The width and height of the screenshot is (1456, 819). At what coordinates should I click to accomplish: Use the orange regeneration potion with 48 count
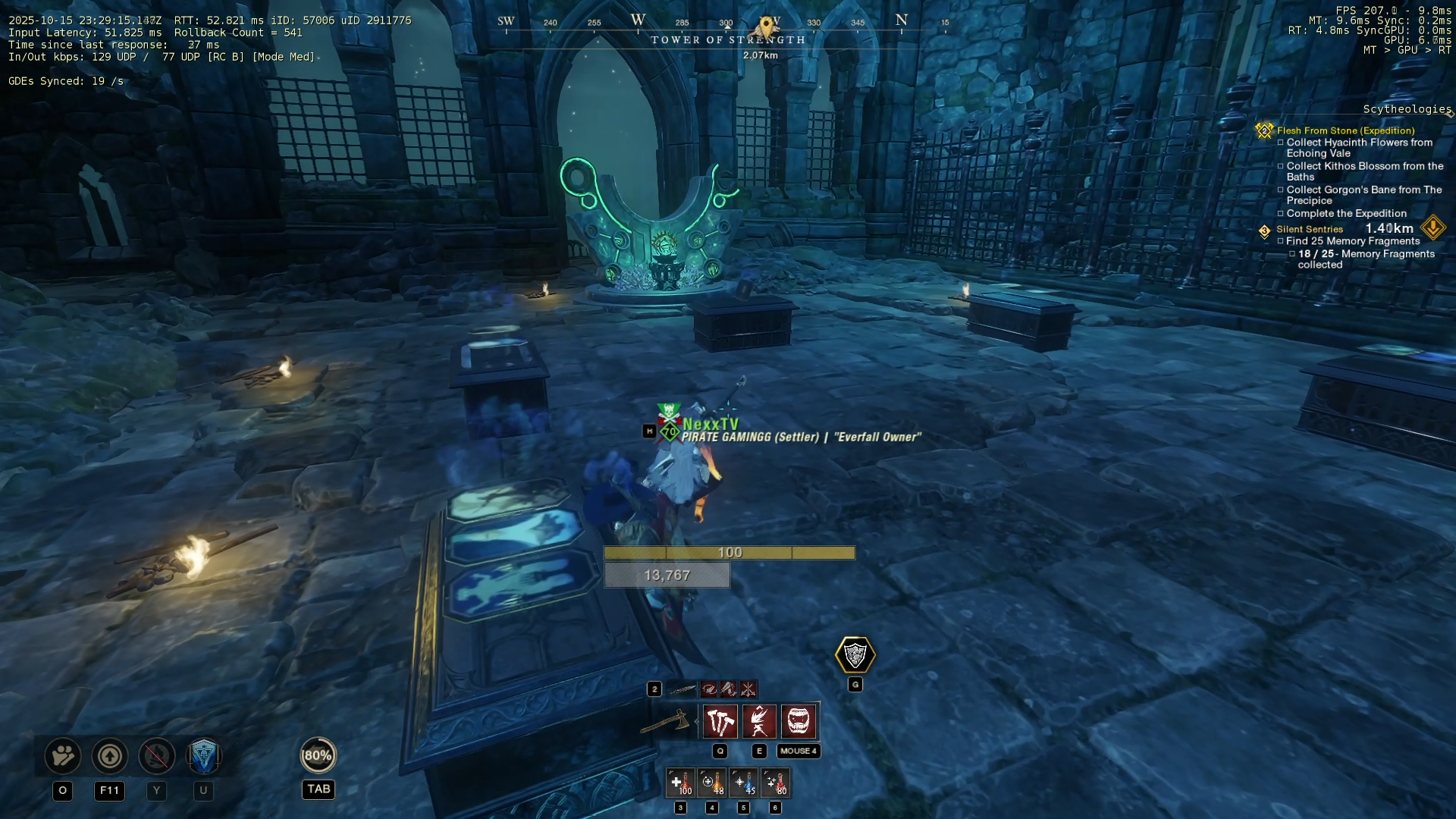click(x=712, y=783)
